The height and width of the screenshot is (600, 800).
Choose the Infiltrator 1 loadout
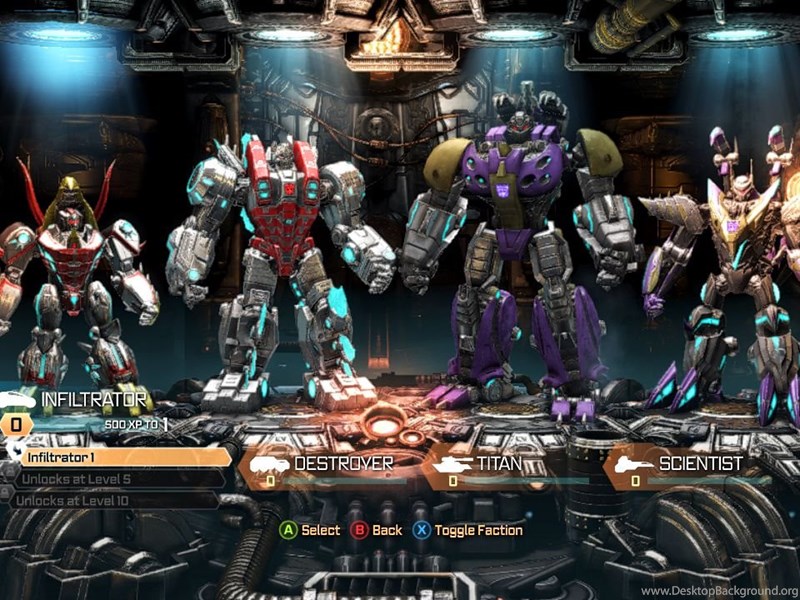[x=120, y=457]
